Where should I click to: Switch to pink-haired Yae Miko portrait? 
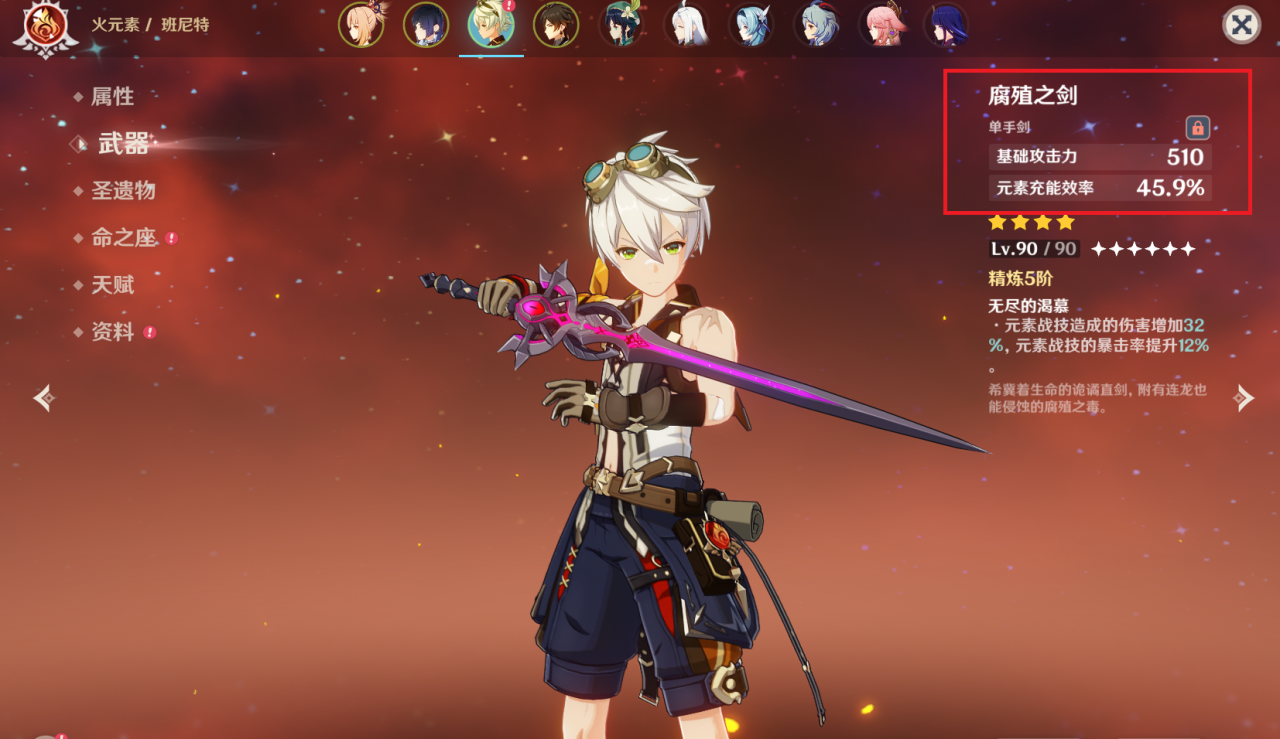(881, 25)
